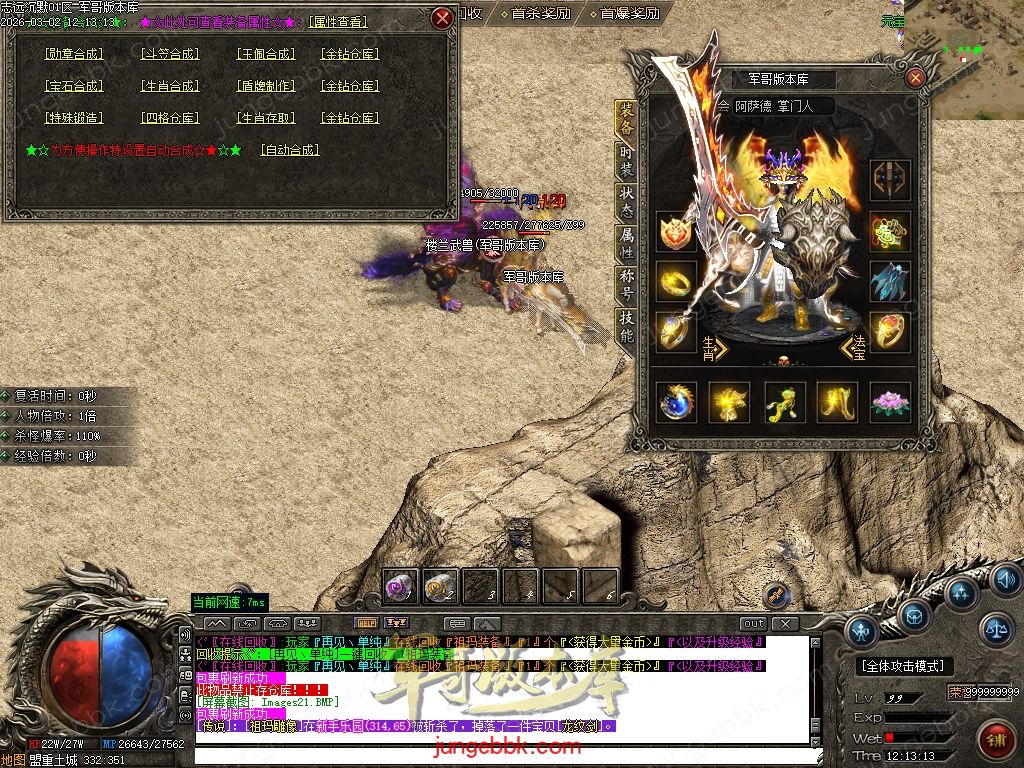The height and width of the screenshot is (768, 1024).
Task: Open the 属性查看 attribute viewer link
Action: (337, 21)
